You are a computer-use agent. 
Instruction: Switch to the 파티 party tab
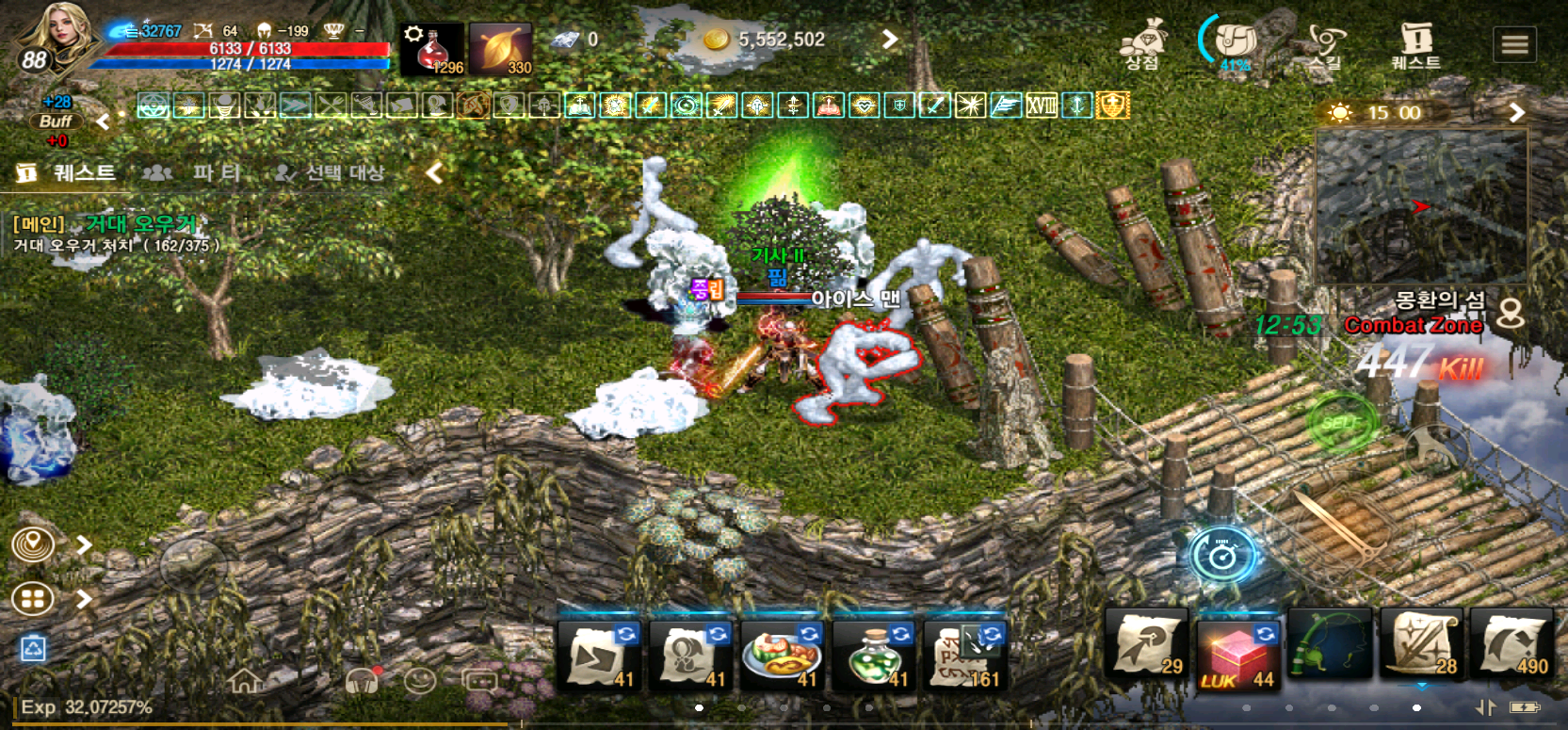[x=218, y=172]
